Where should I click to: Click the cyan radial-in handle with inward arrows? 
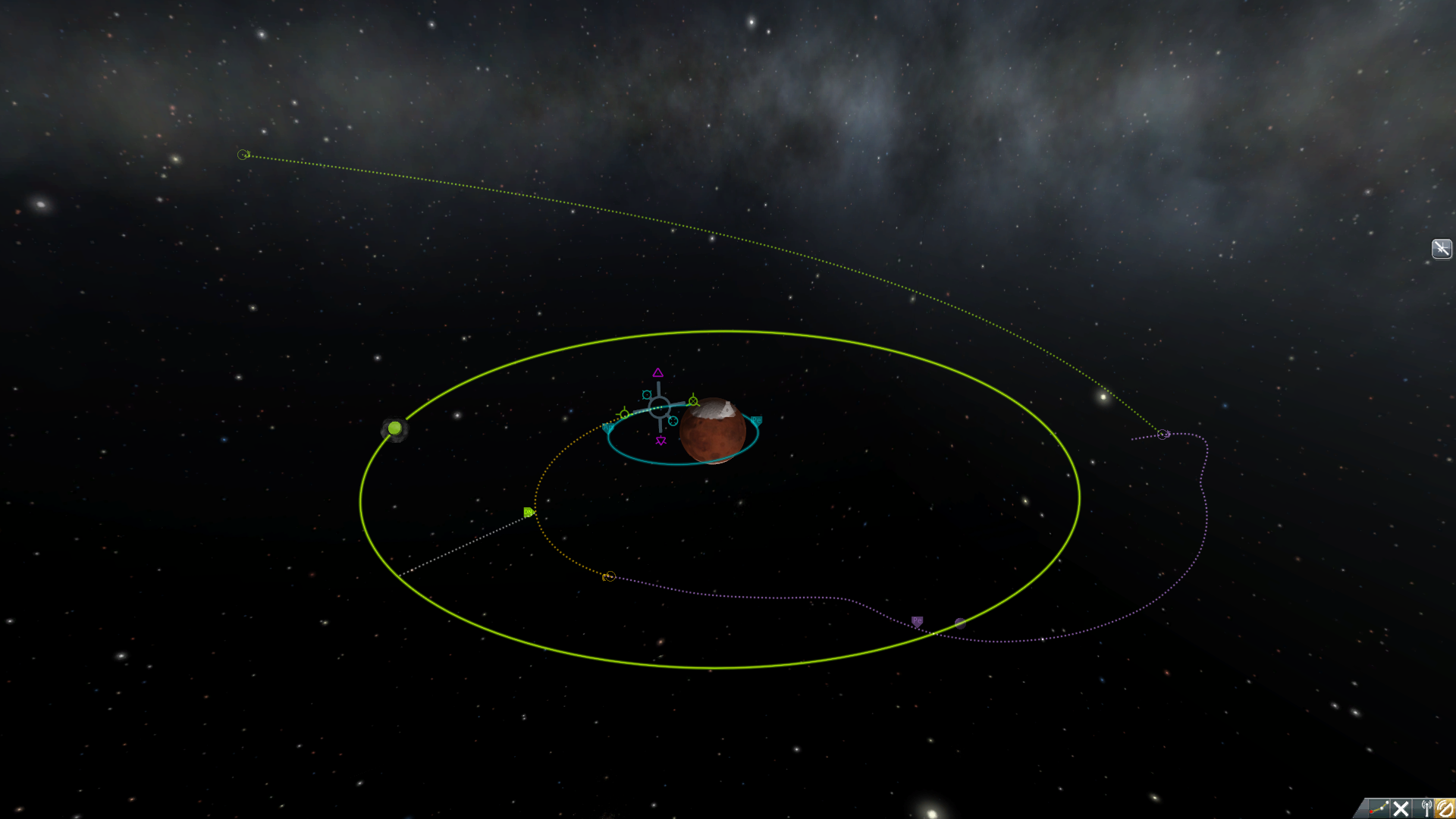[x=673, y=421]
